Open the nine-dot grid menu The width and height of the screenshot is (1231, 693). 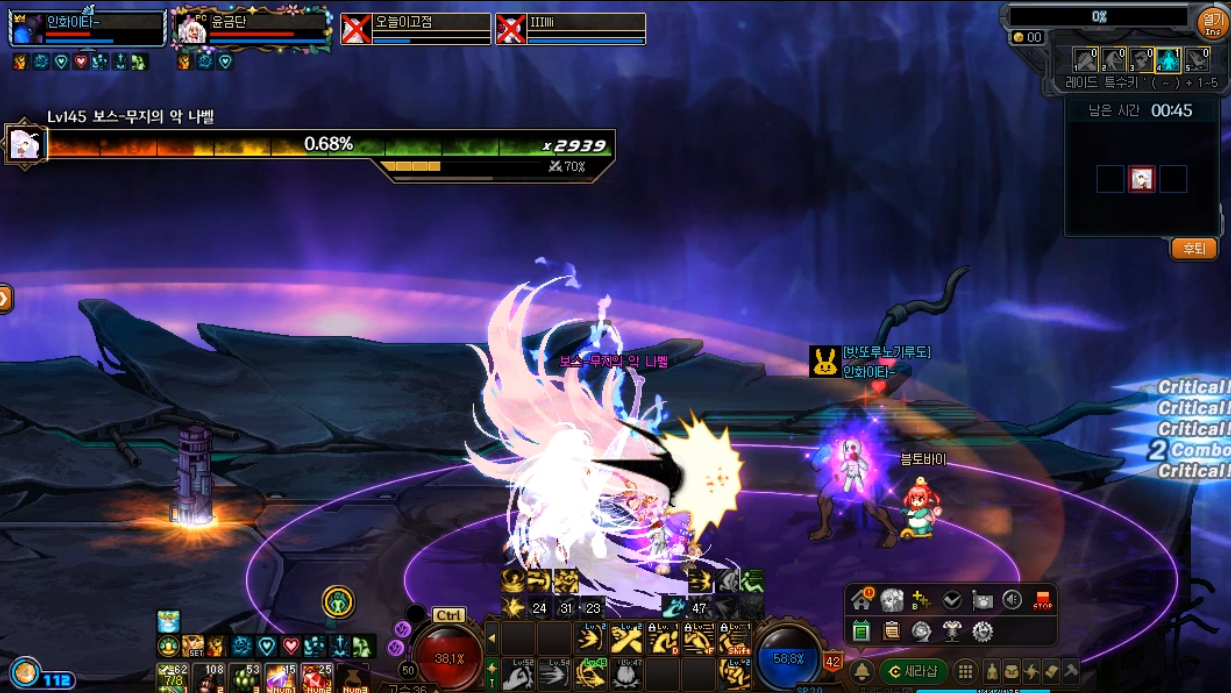coord(965,671)
